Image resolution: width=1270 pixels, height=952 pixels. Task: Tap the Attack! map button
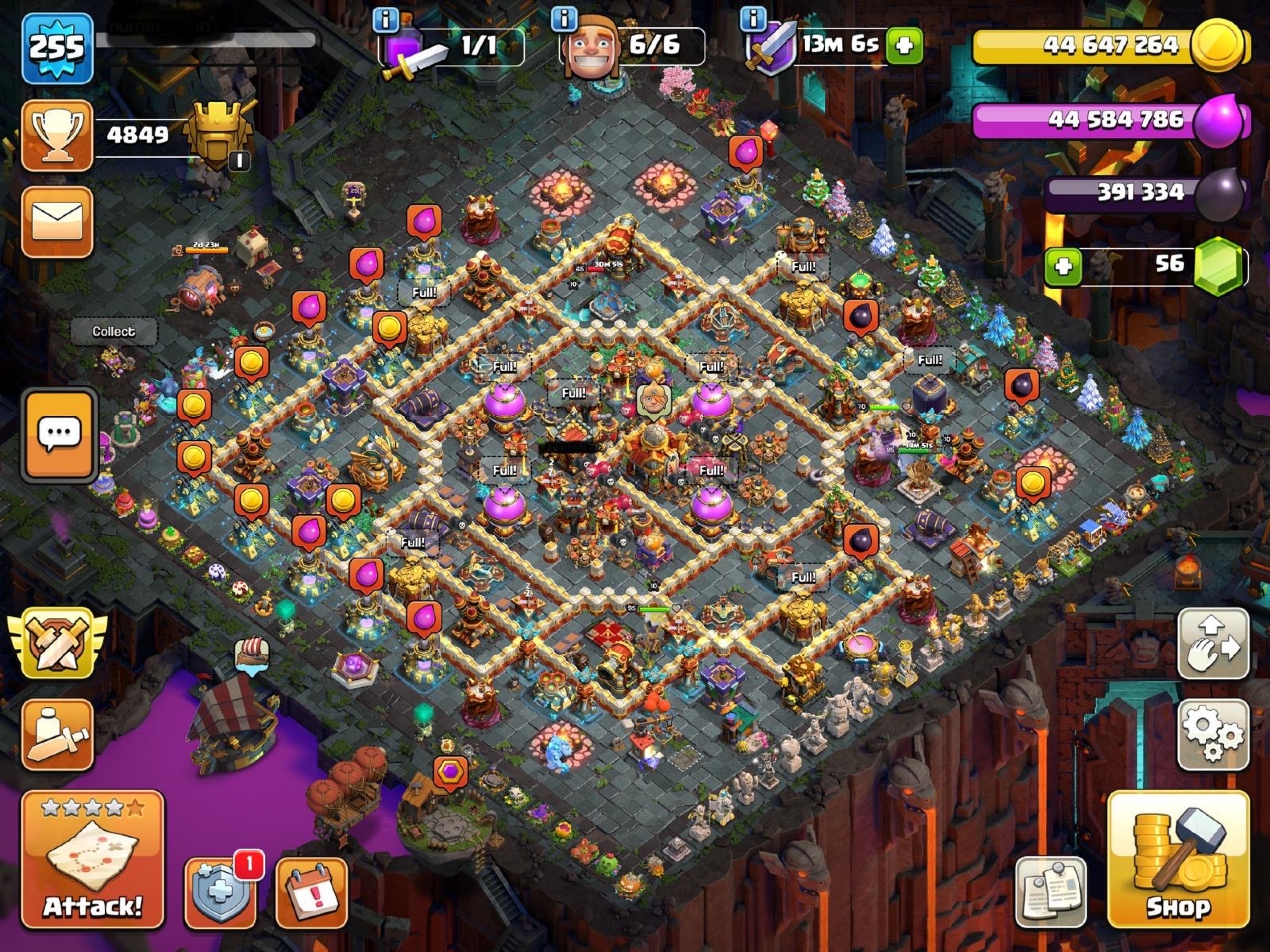(x=92, y=859)
